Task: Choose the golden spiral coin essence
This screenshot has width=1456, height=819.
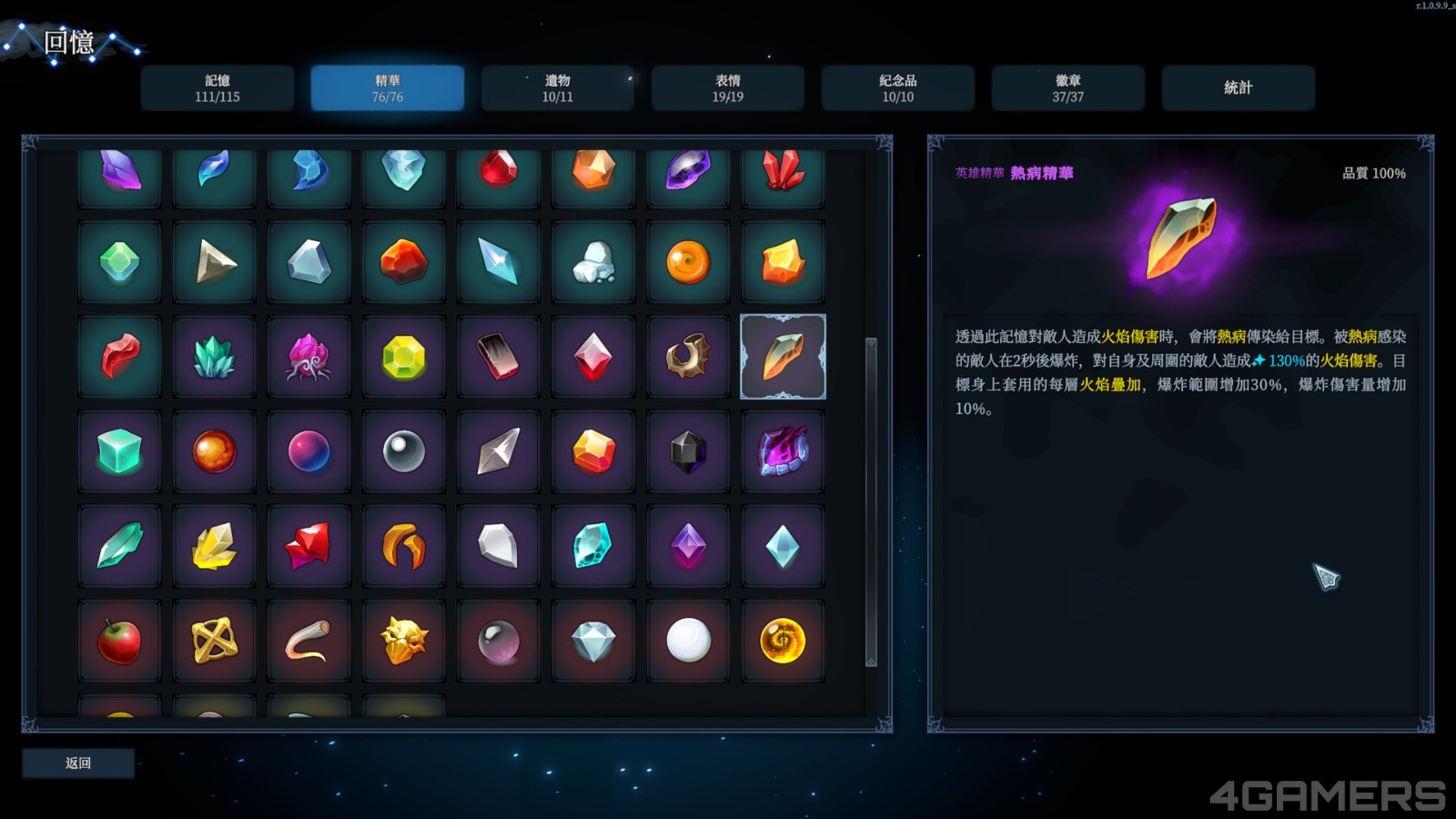Action: (783, 641)
